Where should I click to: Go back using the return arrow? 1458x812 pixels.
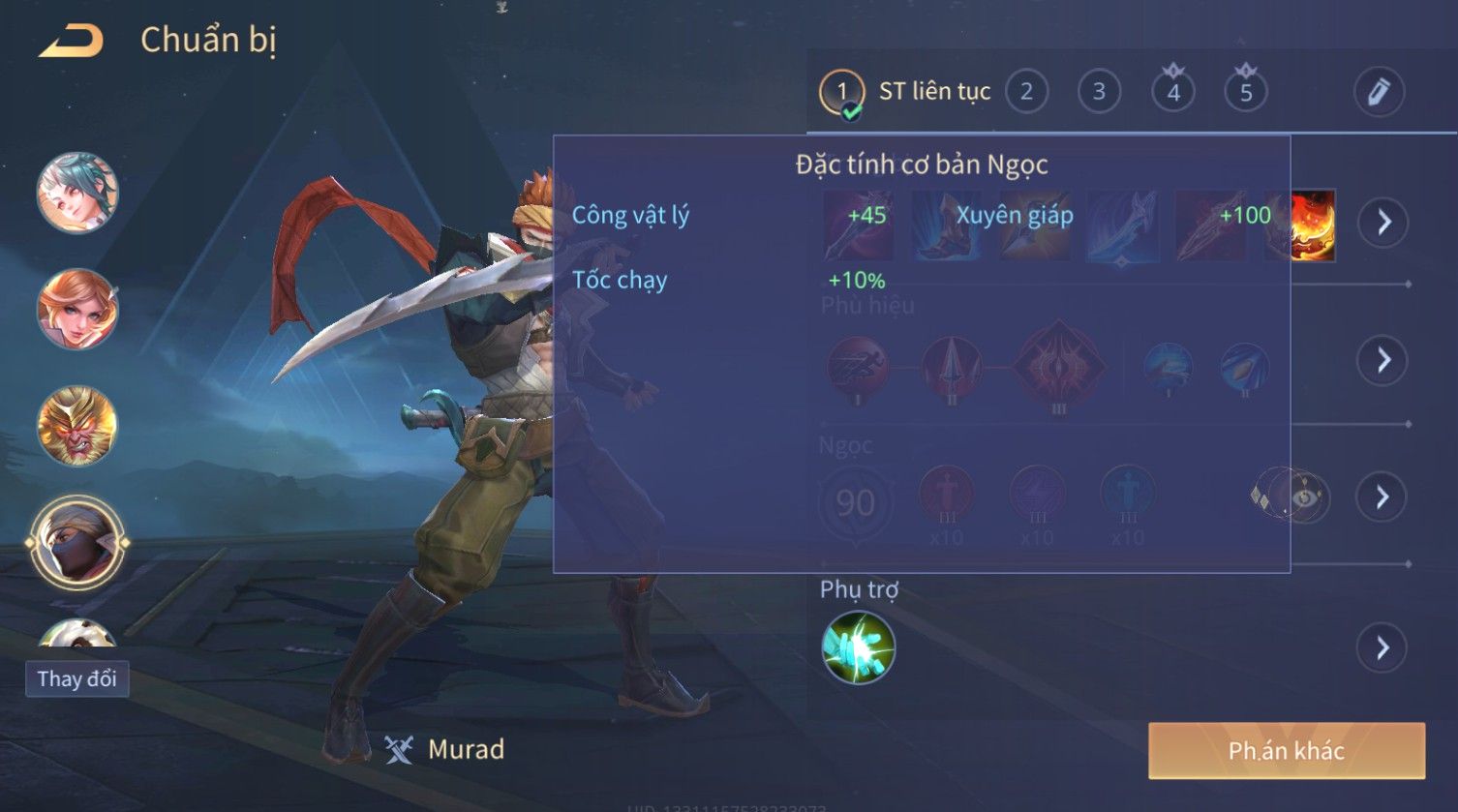[x=70, y=42]
